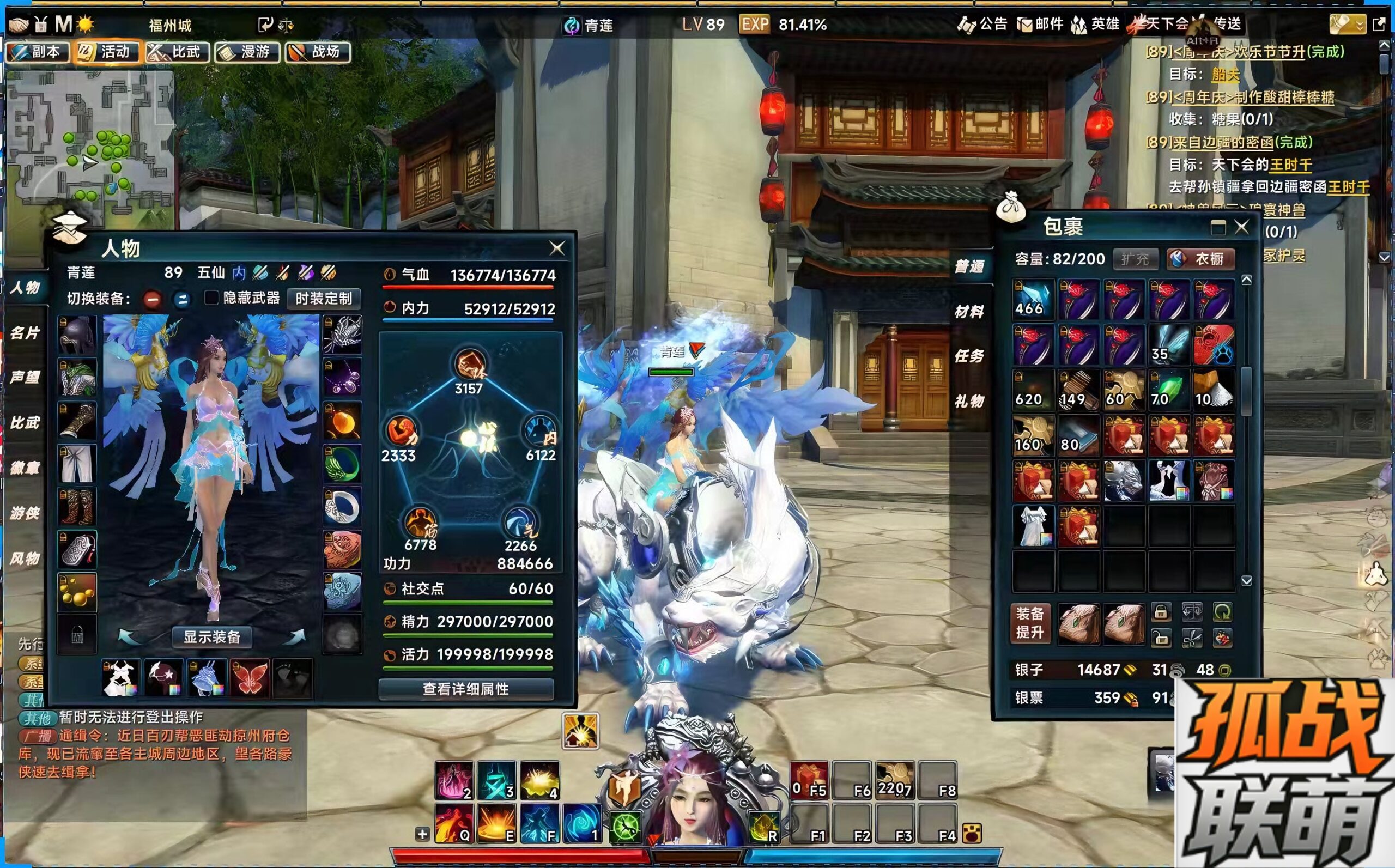Switch to the 名片 side tab
Screen dimensions: 1395x868
coord(25,332)
